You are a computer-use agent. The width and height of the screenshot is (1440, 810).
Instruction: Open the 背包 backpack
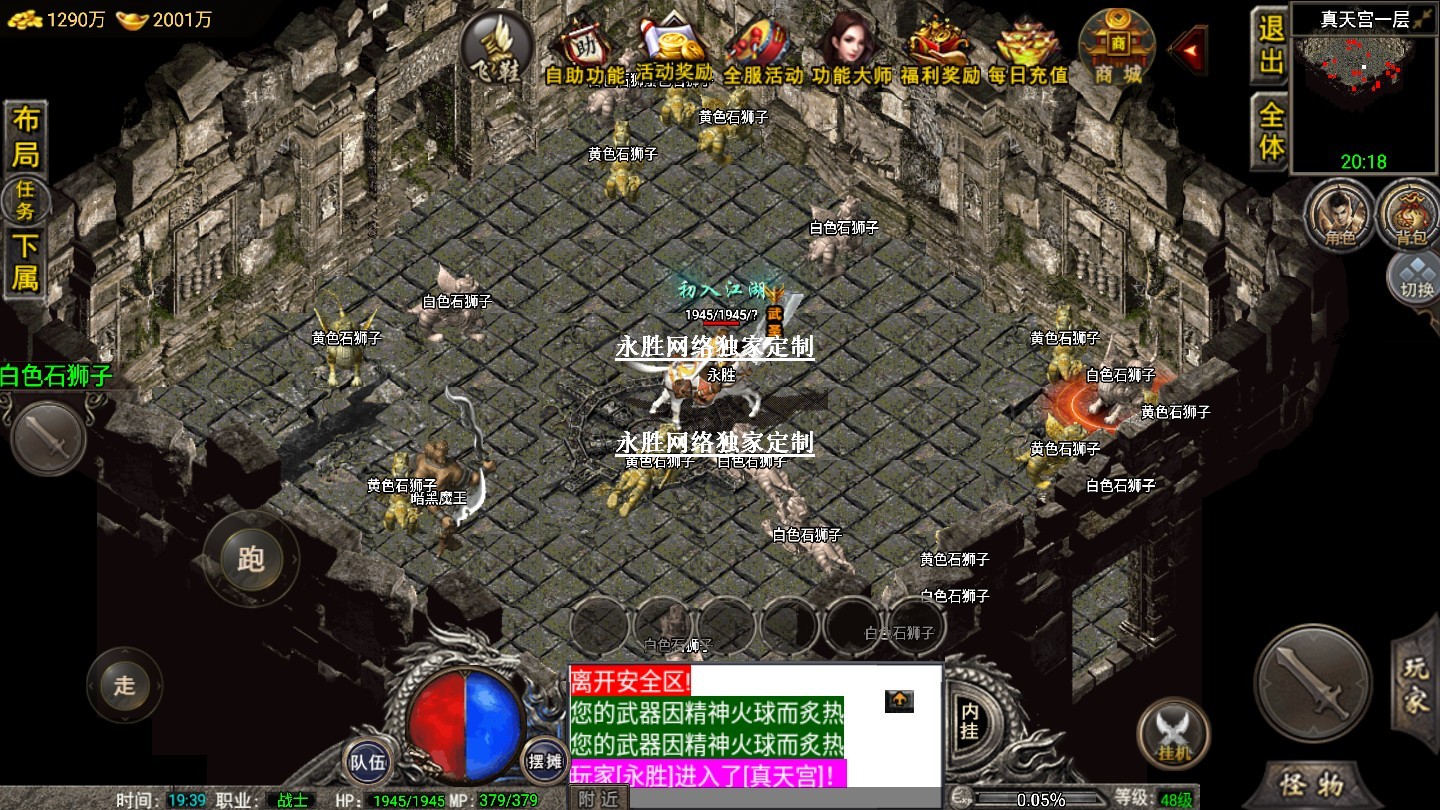point(1410,216)
